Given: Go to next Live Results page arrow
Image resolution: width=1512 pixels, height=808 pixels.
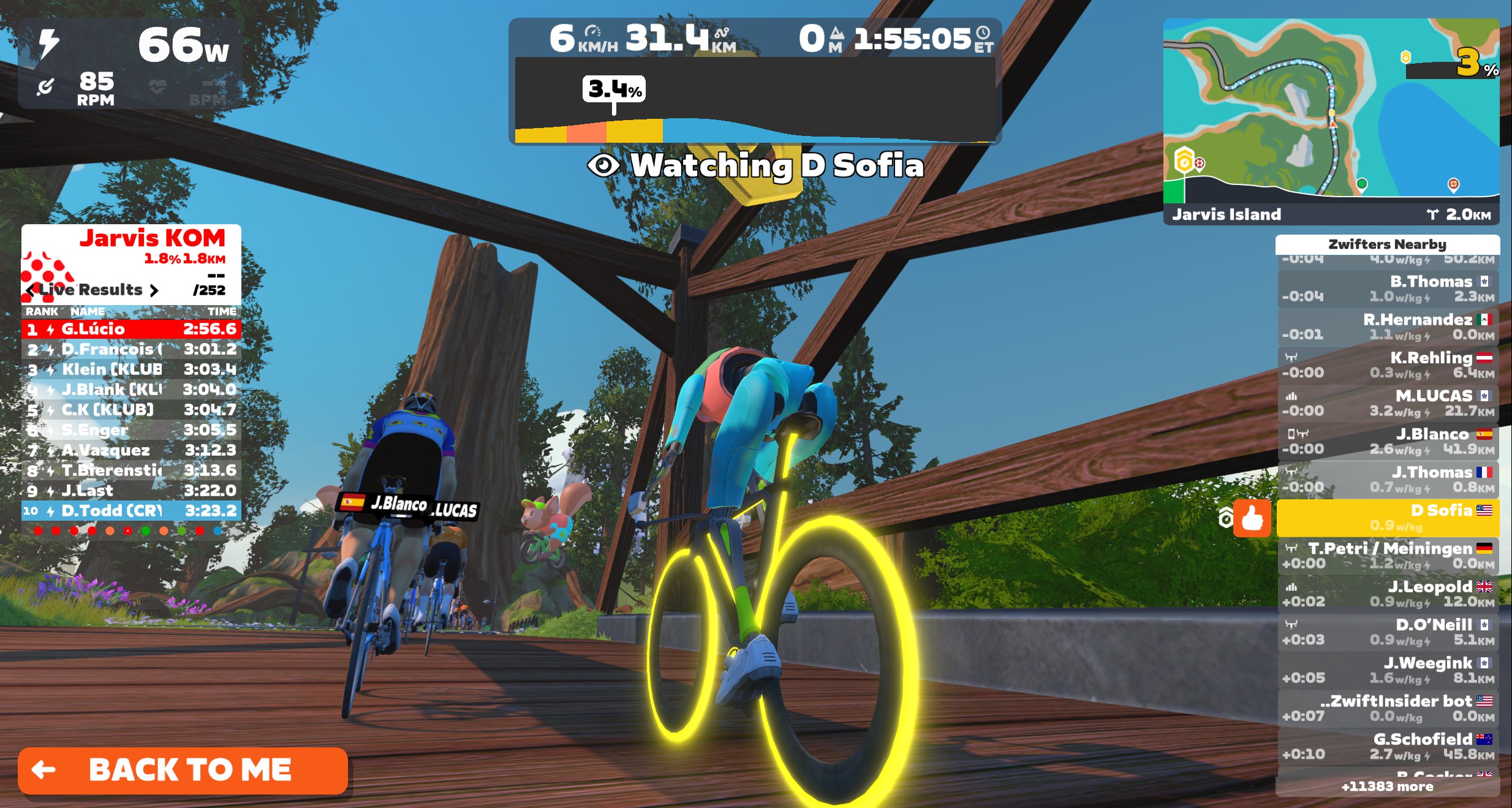Looking at the screenshot, I should click(x=154, y=290).
